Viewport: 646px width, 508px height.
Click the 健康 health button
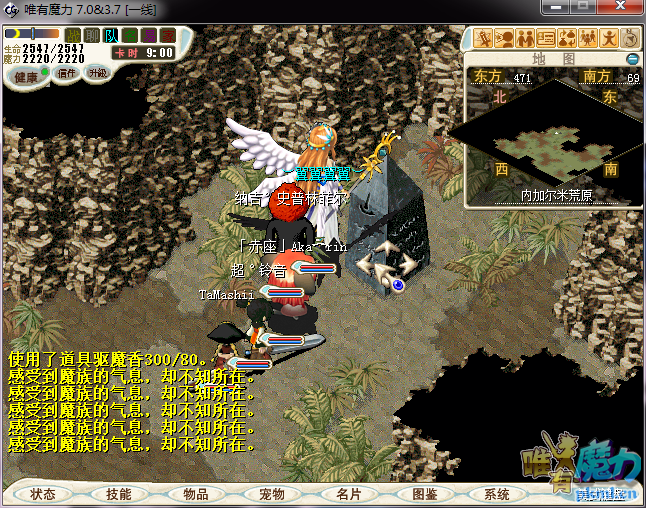tap(27, 77)
